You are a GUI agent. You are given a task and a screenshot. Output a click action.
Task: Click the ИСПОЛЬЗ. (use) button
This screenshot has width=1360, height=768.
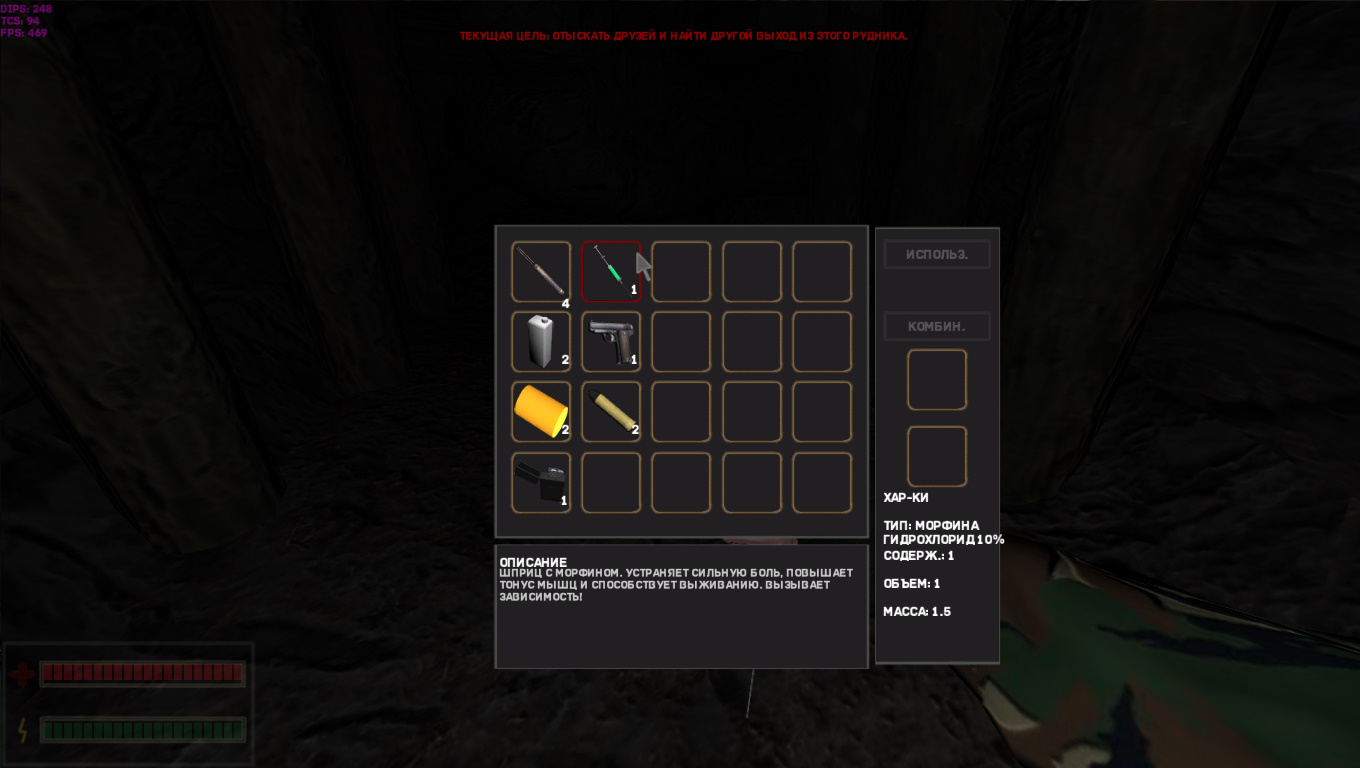(x=937, y=254)
